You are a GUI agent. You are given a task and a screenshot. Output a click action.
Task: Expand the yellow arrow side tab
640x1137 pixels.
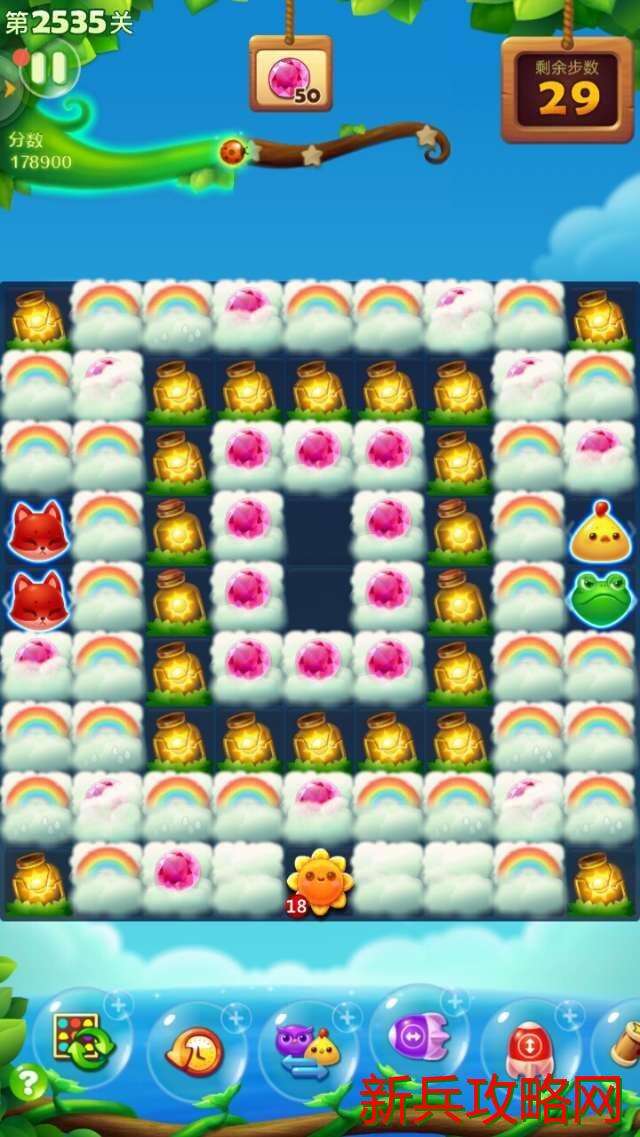(x=10, y=88)
